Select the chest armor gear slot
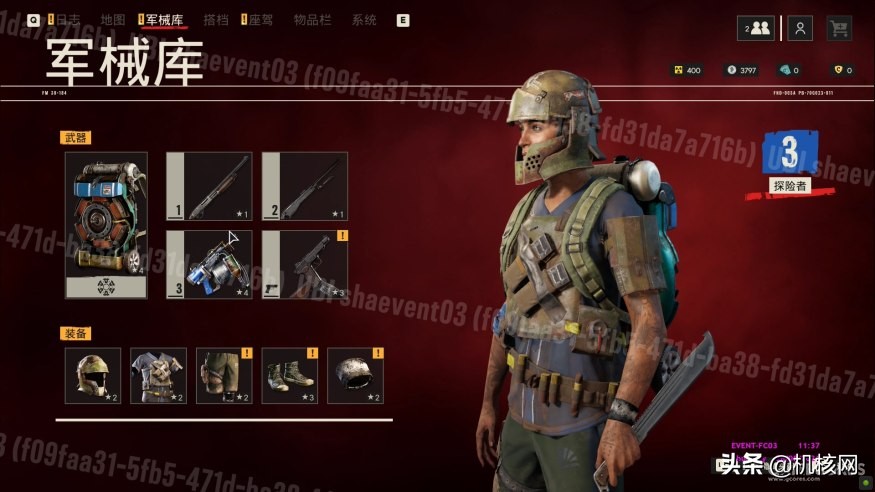875x492 pixels. click(x=158, y=376)
